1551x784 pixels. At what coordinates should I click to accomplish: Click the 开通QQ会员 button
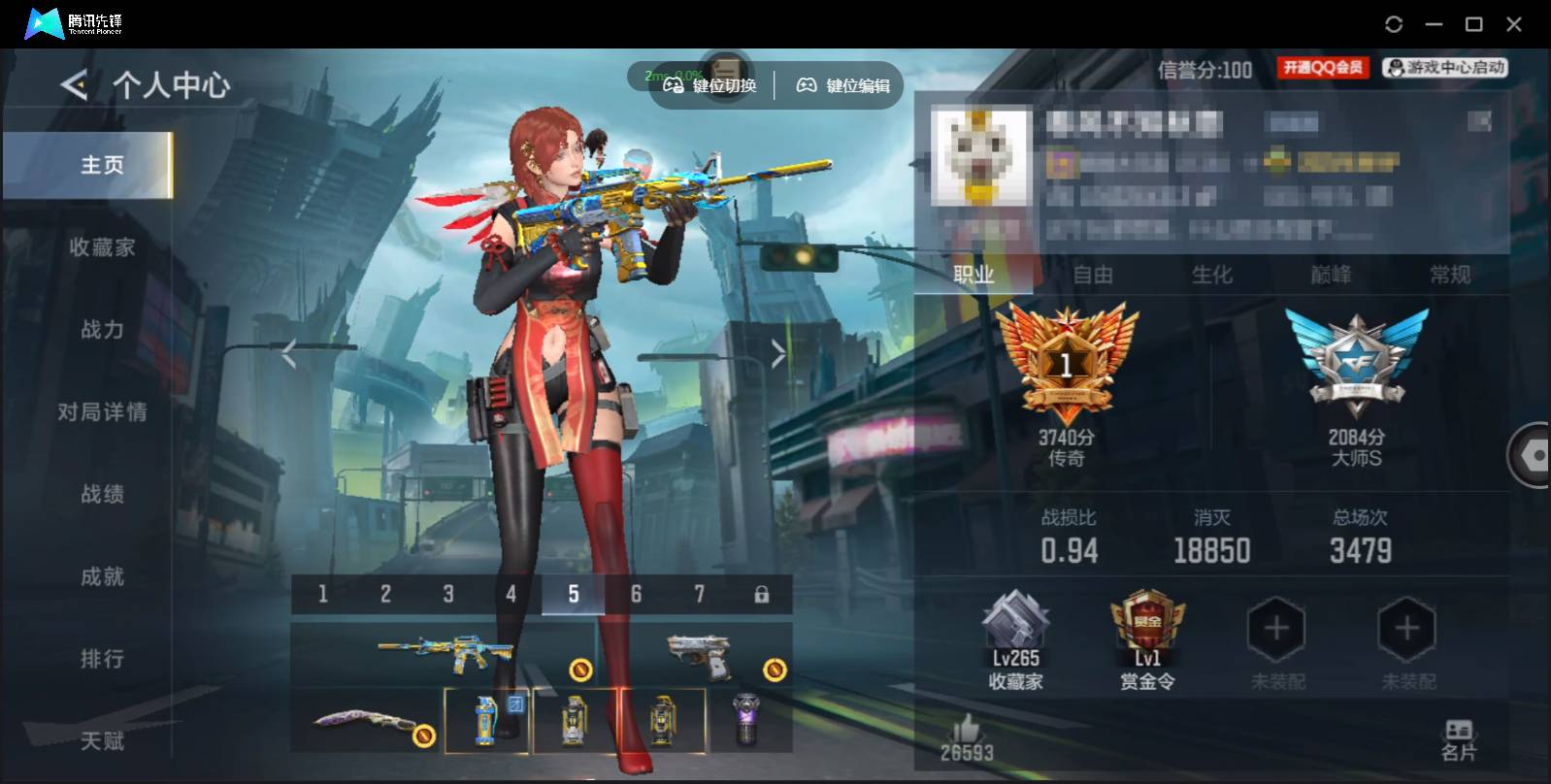click(1322, 67)
